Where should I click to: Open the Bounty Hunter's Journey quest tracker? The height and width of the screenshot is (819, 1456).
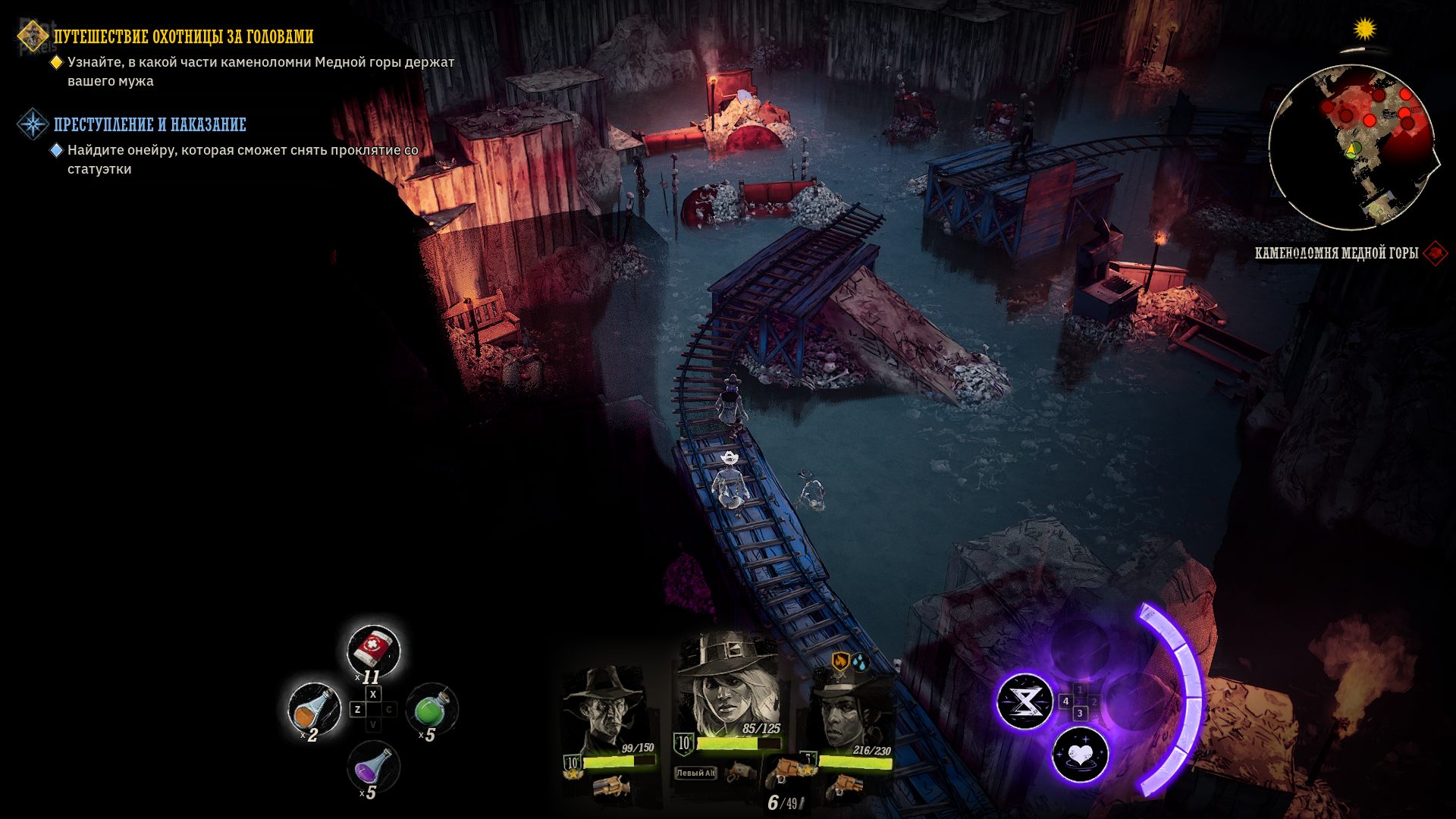pyautogui.click(x=183, y=36)
